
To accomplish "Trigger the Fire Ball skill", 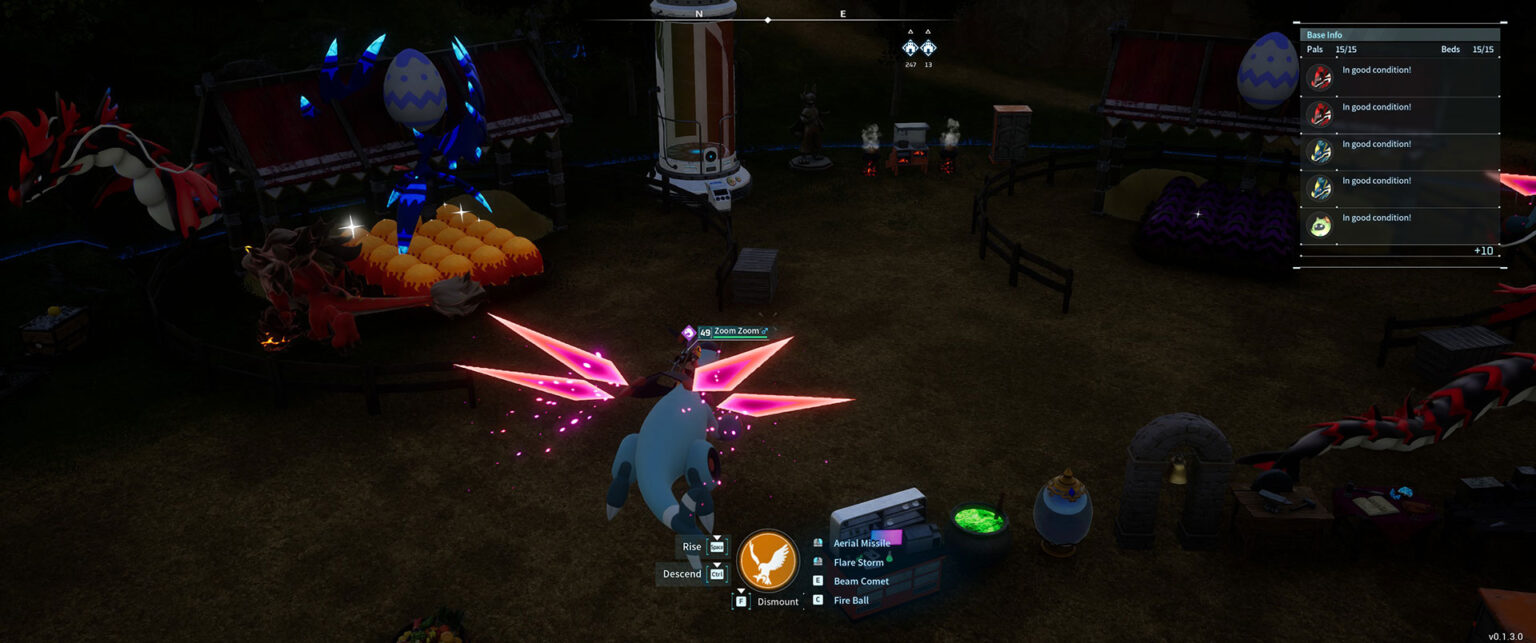I will click(850, 600).
